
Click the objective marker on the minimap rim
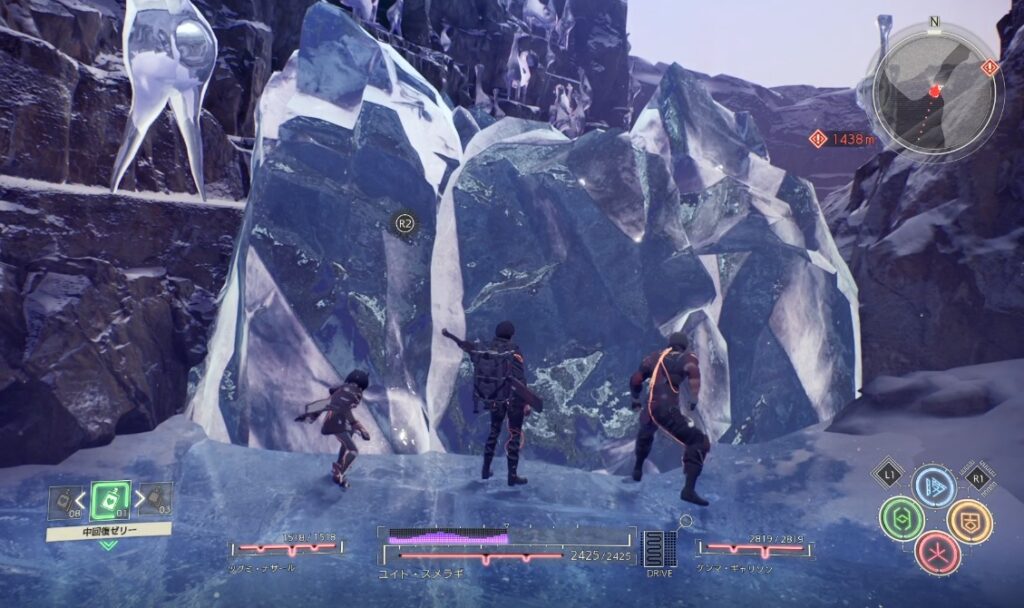coord(989,67)
